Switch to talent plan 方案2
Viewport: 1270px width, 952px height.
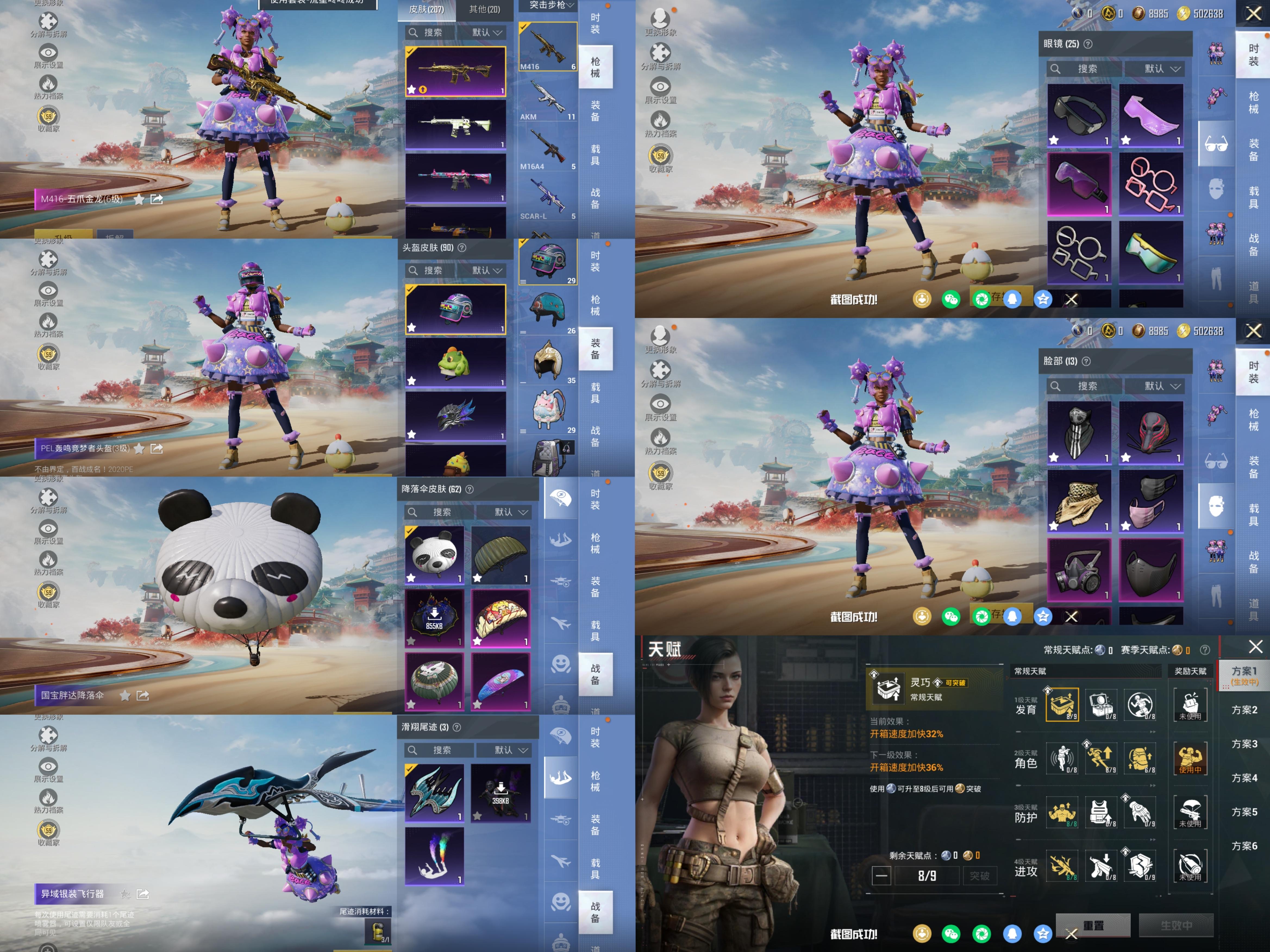[x=1244, y=710]
